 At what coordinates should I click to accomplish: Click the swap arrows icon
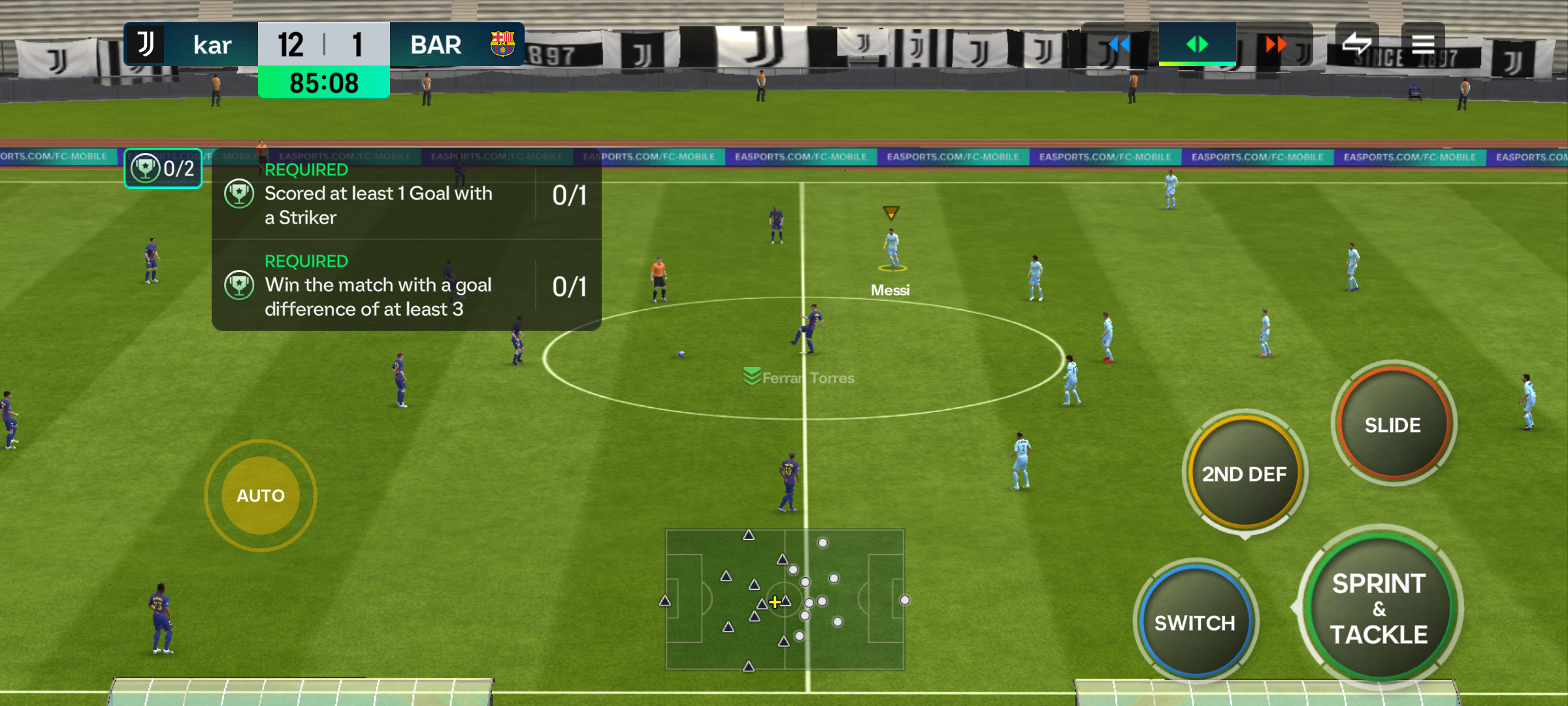[1356, 44]
